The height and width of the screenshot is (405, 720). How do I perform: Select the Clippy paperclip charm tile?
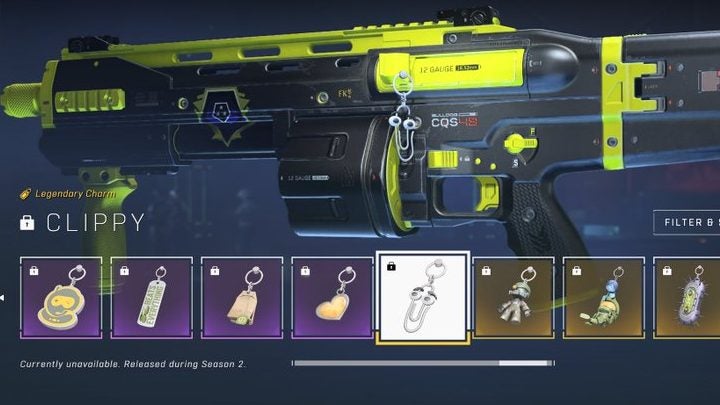click(423, 297)
